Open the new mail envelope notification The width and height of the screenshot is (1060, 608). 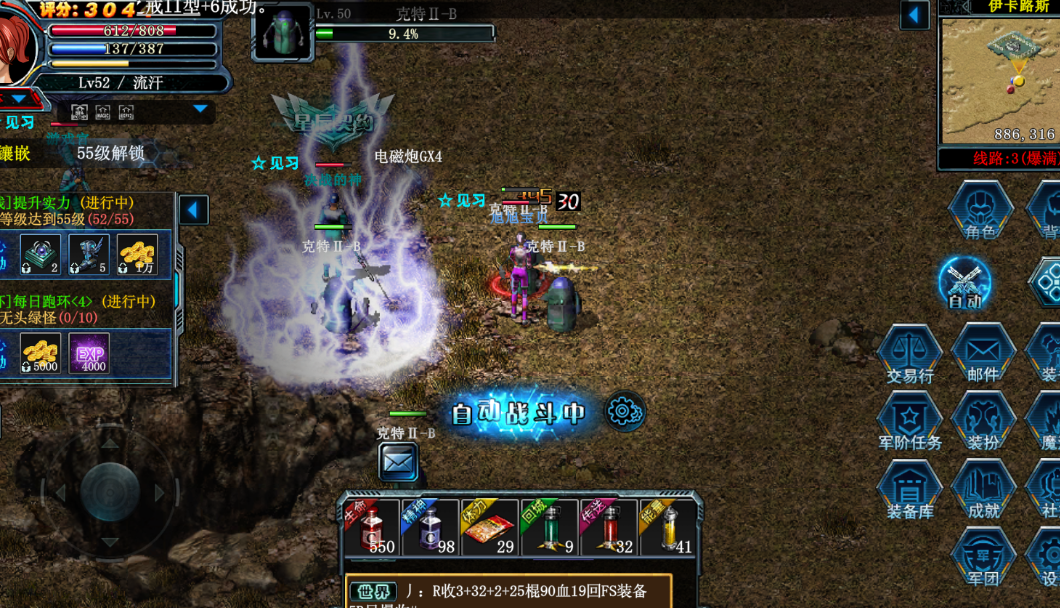398,462
